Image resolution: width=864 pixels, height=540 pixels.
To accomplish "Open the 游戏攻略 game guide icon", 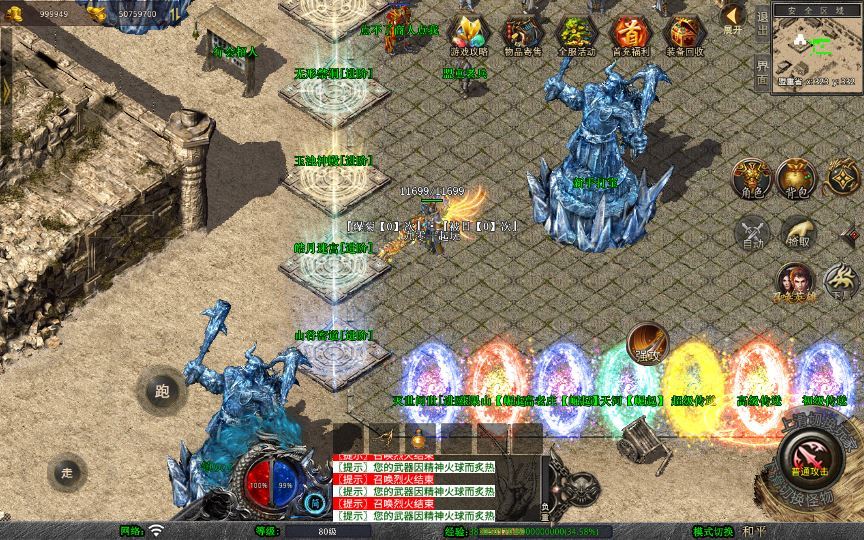I will (x=468, y=34).
